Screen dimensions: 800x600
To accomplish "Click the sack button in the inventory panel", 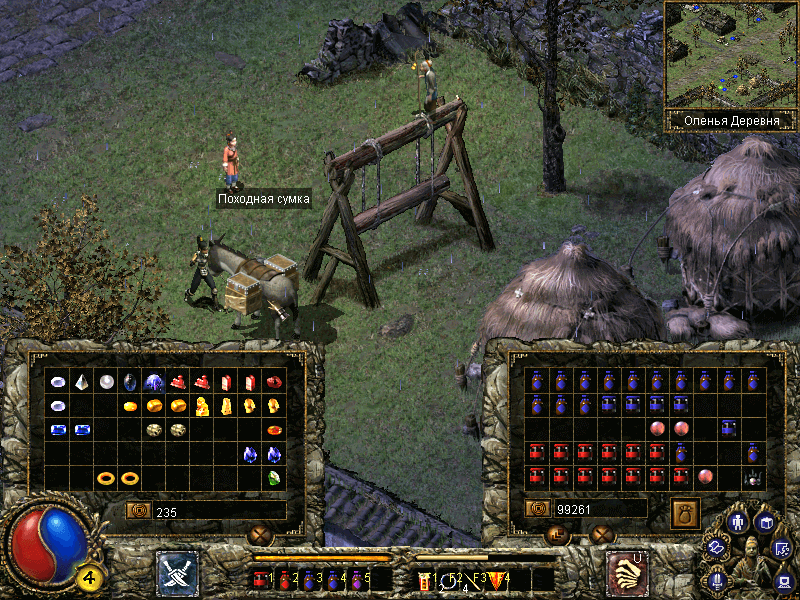I will pos(685,510).
